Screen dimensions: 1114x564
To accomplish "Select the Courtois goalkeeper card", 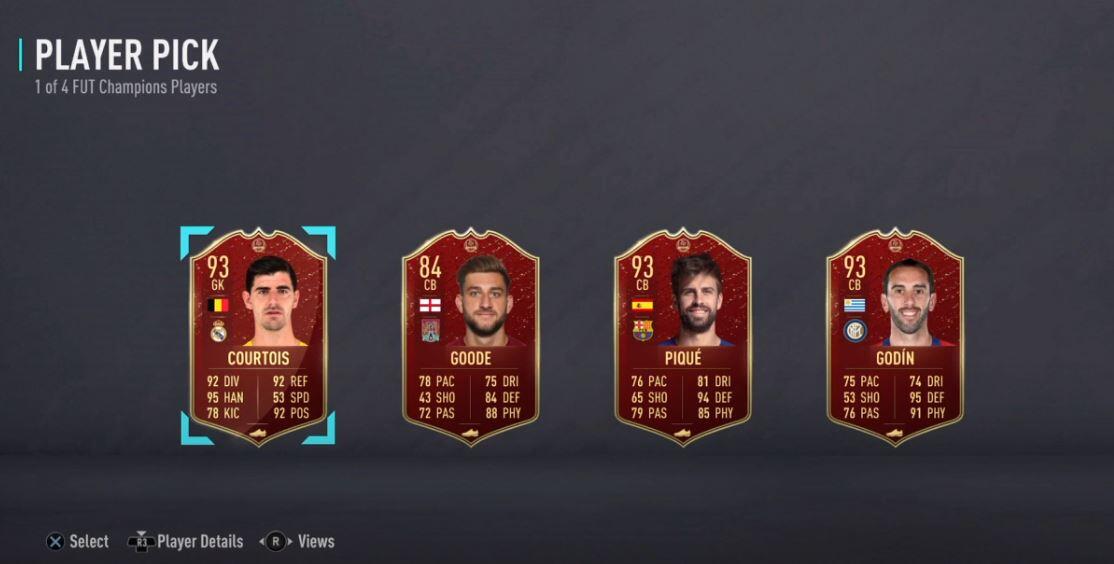I will pyautogui.click(x=258, y=337).
